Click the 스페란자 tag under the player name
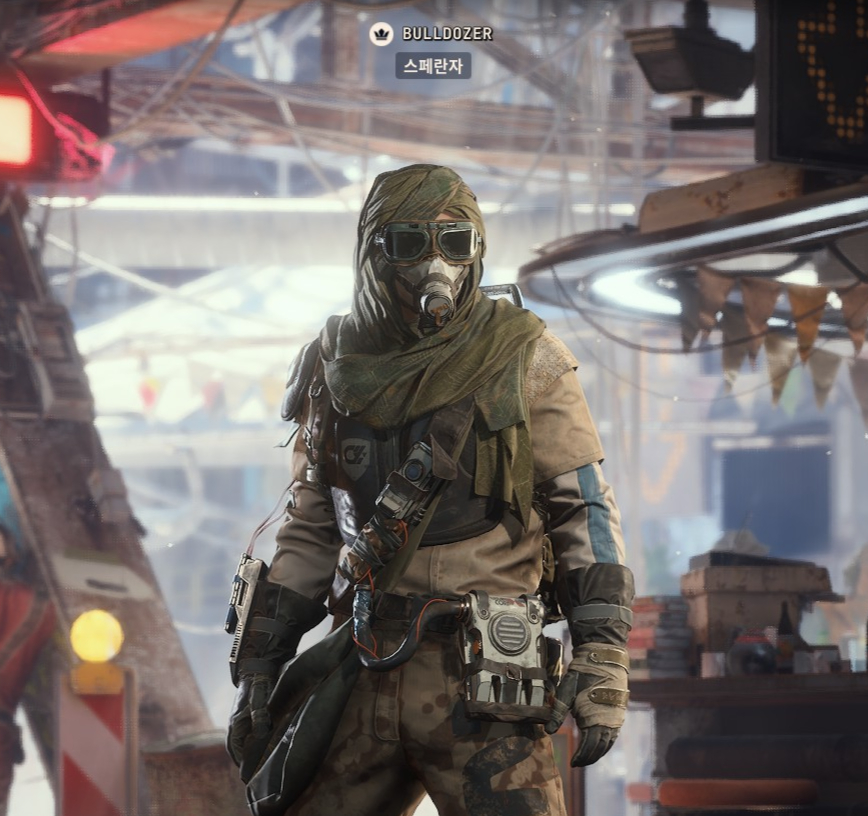 [433, 66]
